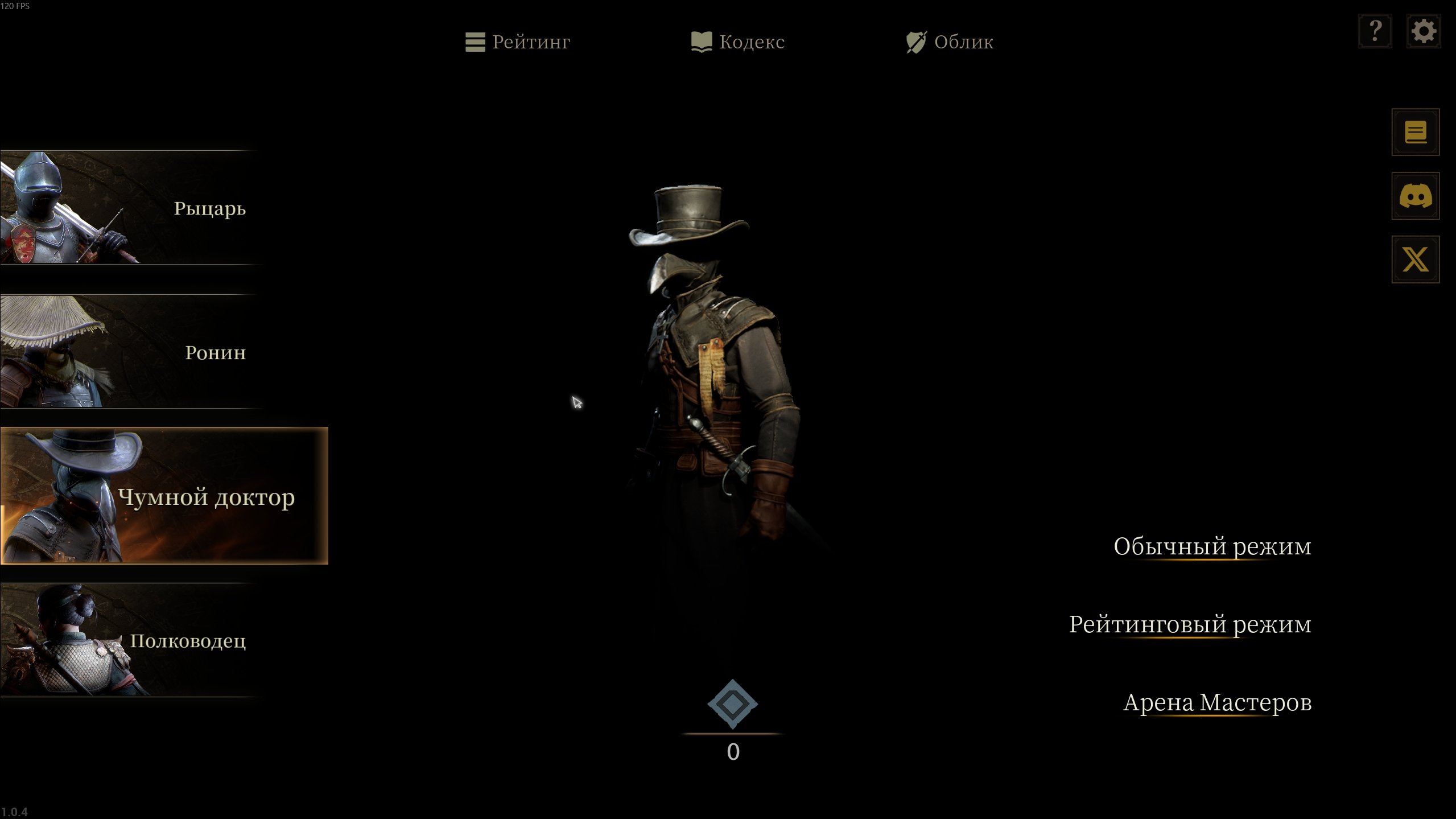The width and height of the screenshot is (1456, 819).
Task: Pick the Полководец character tile
Action: tap(131, 640)
